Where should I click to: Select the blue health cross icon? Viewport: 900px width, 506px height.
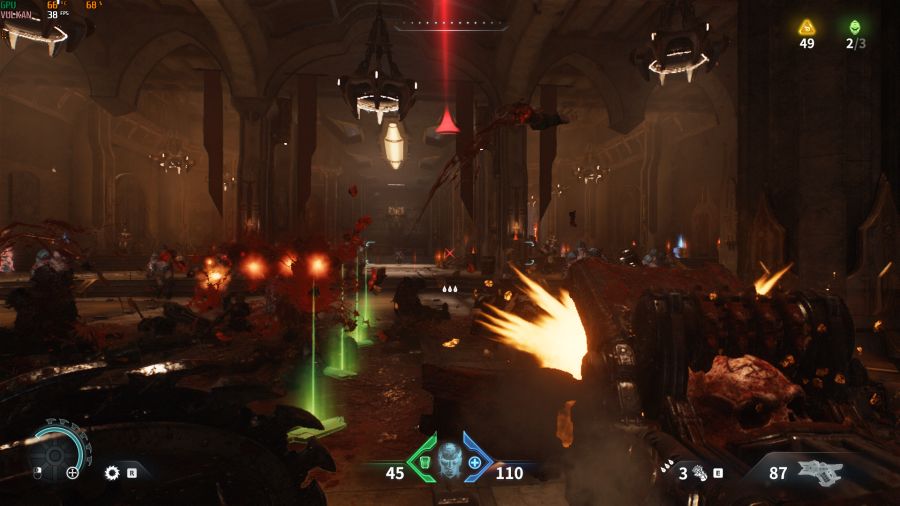coord(476,463)
